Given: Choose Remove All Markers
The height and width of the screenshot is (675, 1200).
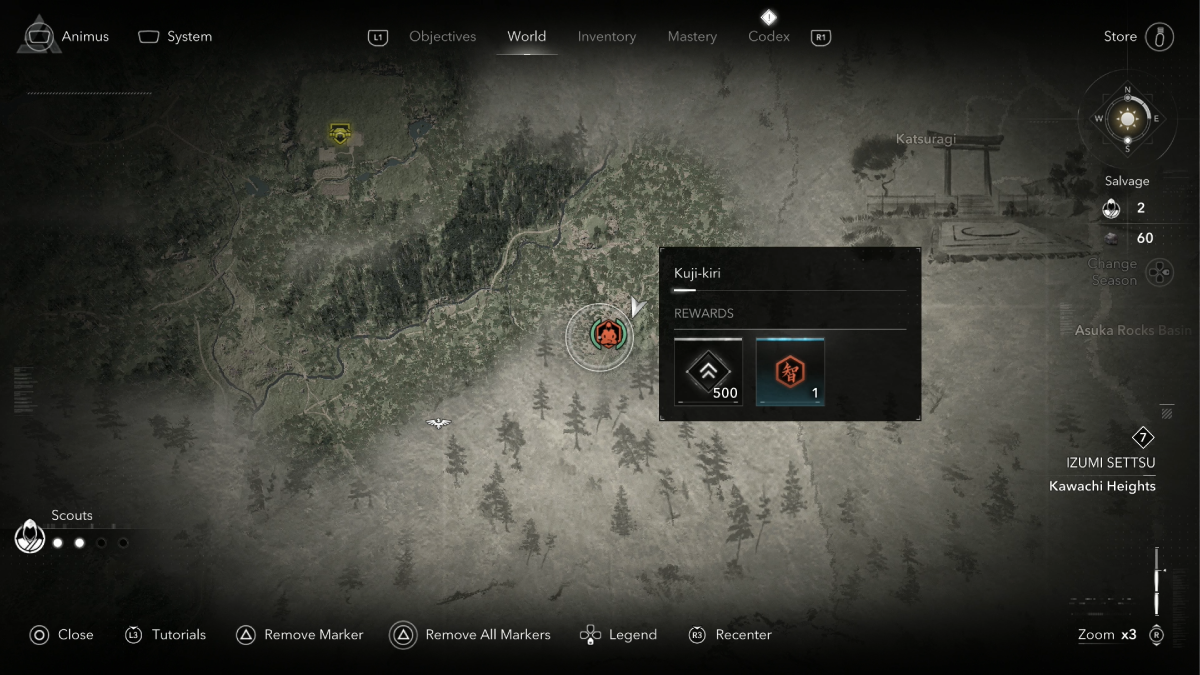Looking at the screenshot, I should tap(471, 635).
